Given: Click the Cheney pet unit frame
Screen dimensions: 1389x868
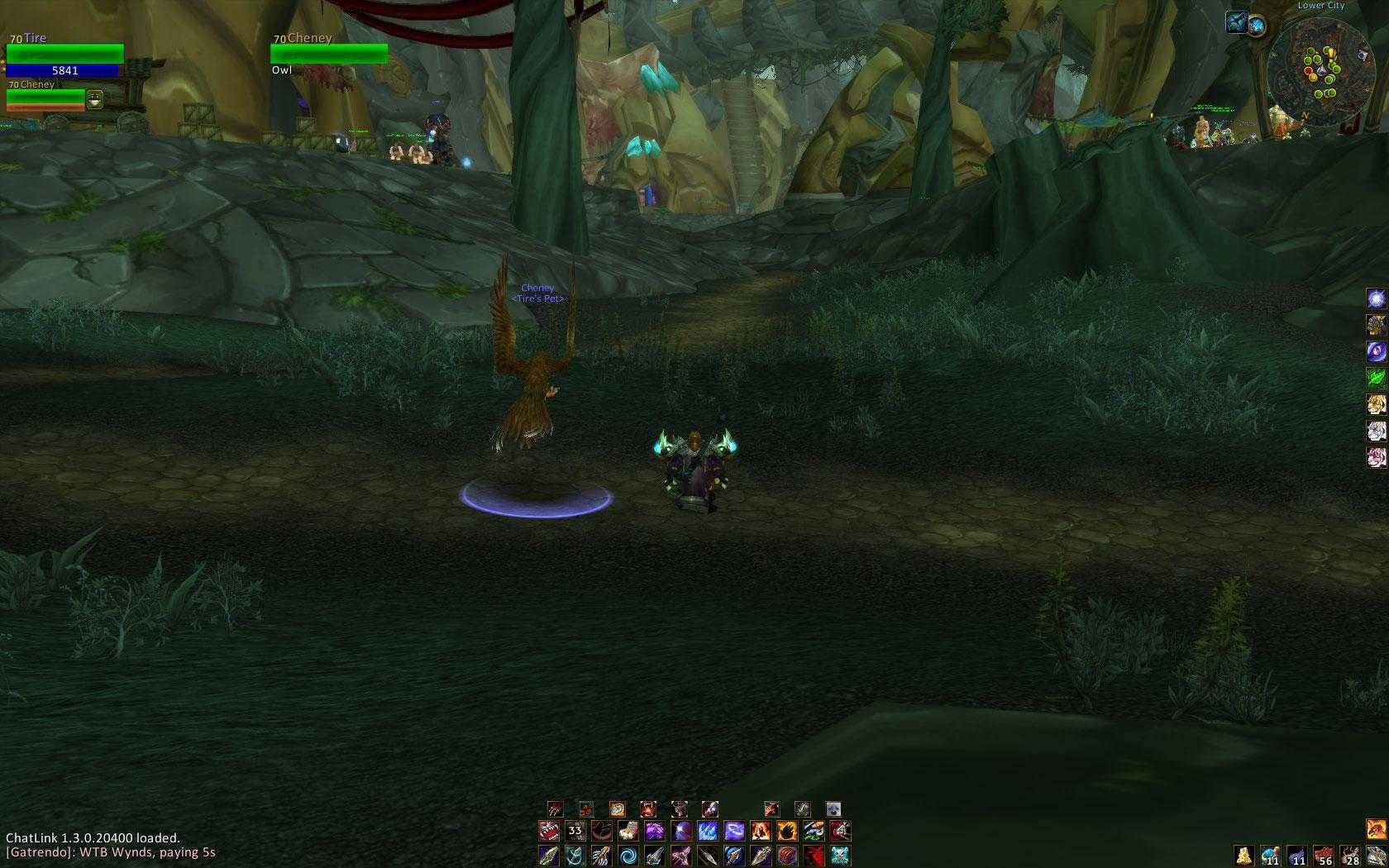Looking at the screenshot, I should [45, 97].
